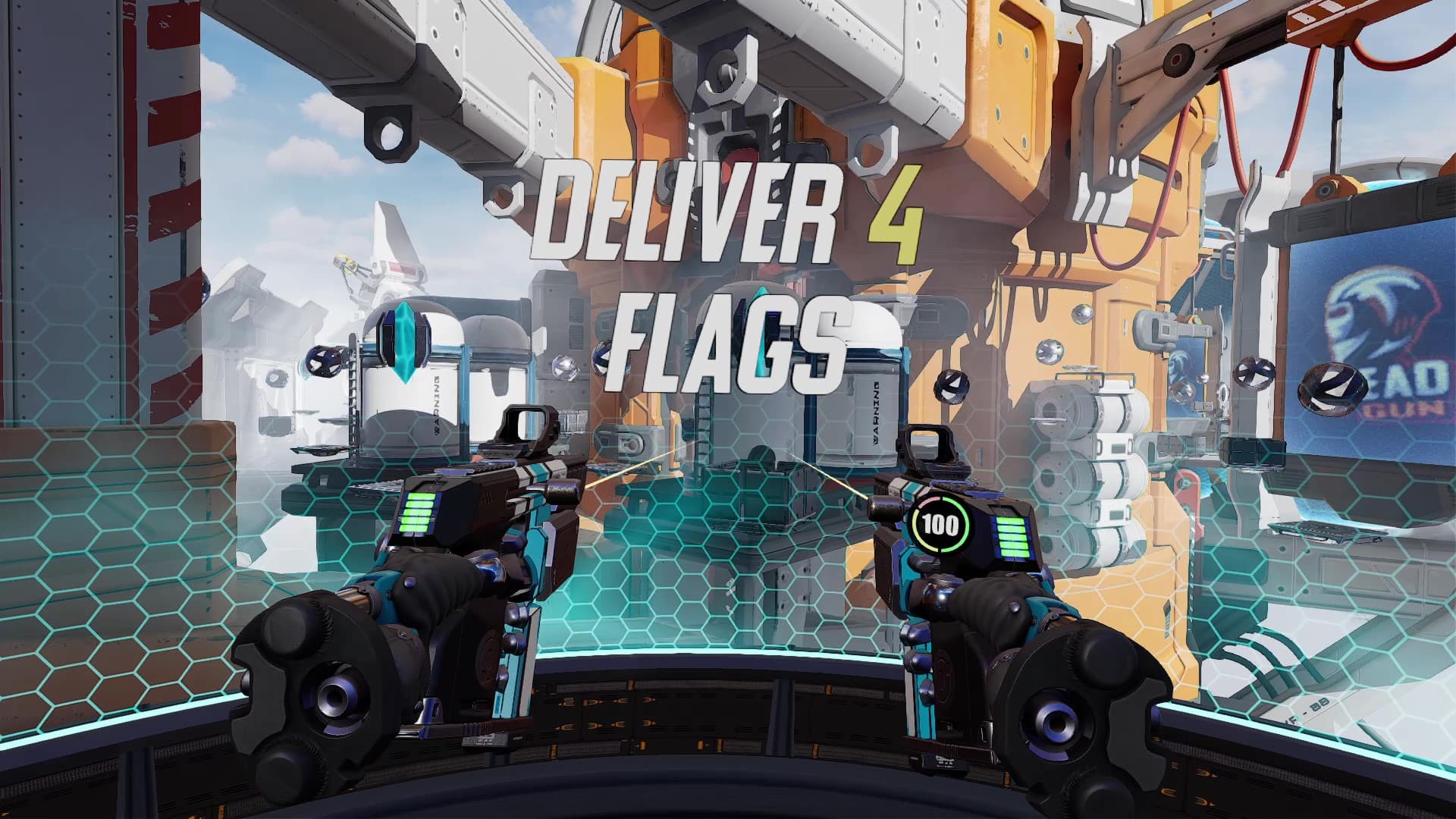The height and width of the screenshot is (819, 1456).
Task: Click the WARNING label on the left canister
Action: click(x=436, y=405)
